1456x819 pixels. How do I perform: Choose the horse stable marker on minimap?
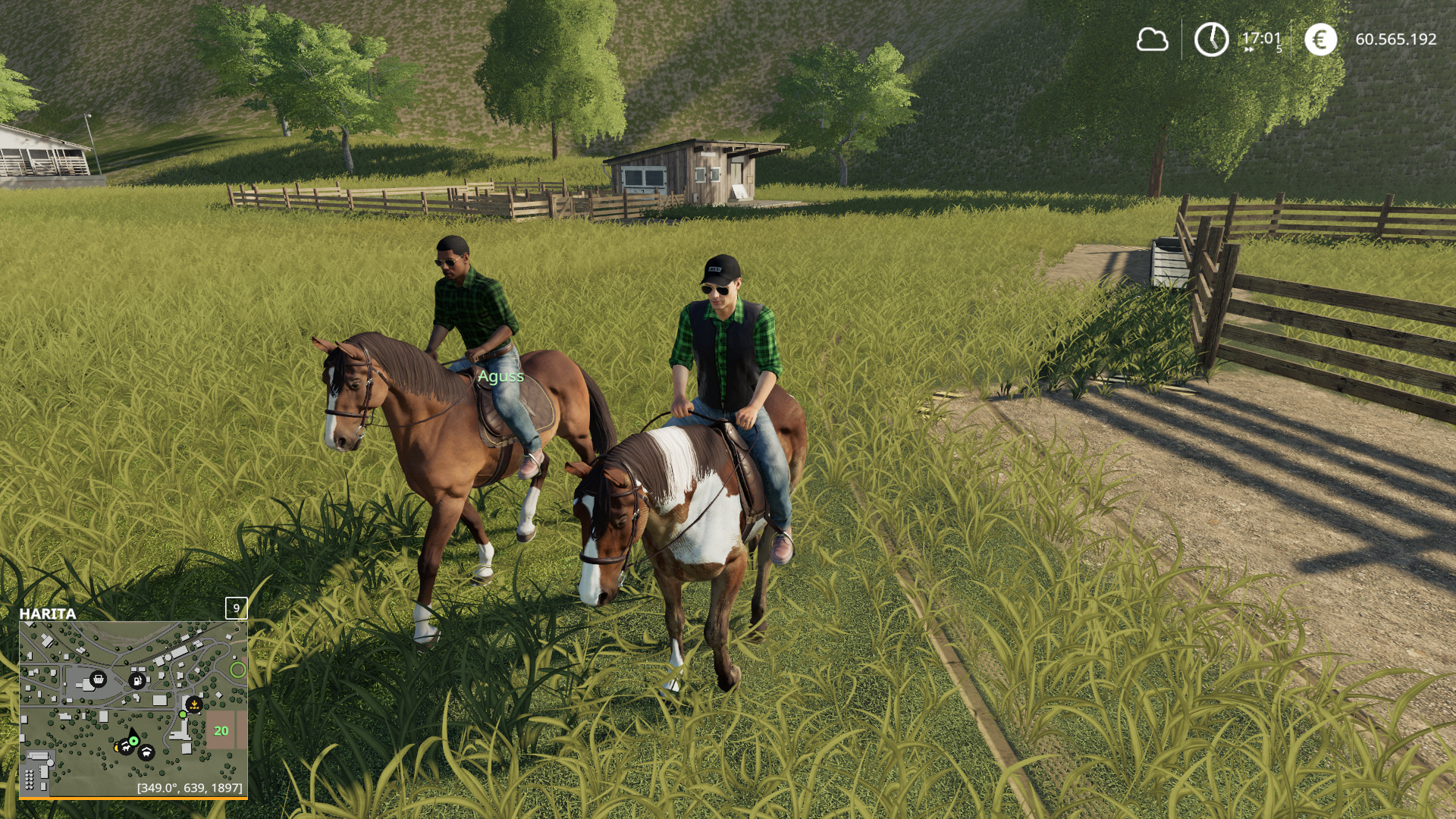(x=125, y=748)
